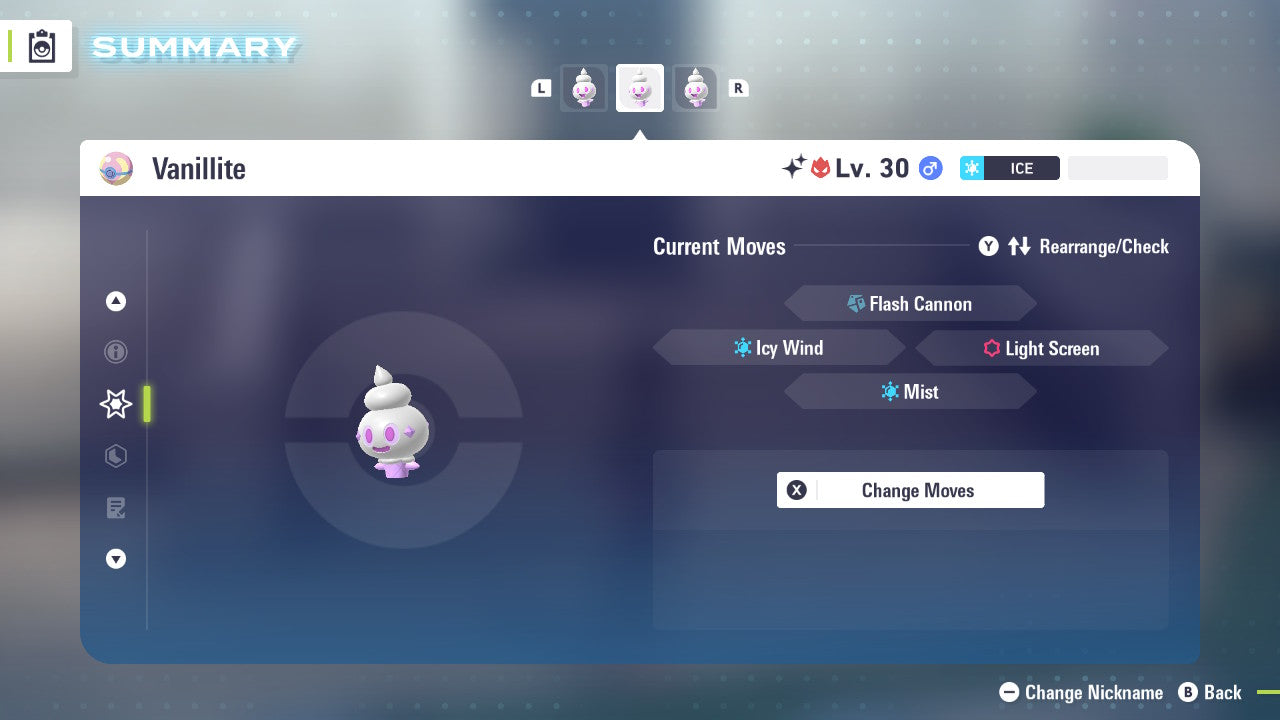
Task: Select the star-shaped moves page icon
Action: pos(116,404)
